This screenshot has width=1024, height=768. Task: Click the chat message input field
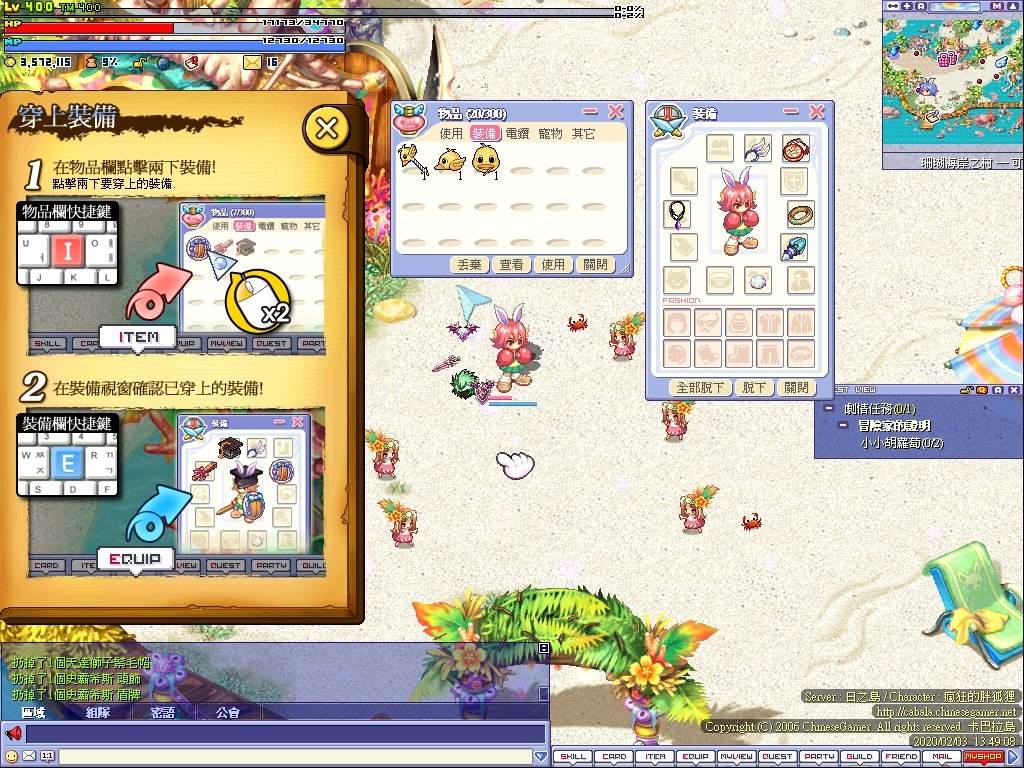click(x=290, y=757)
